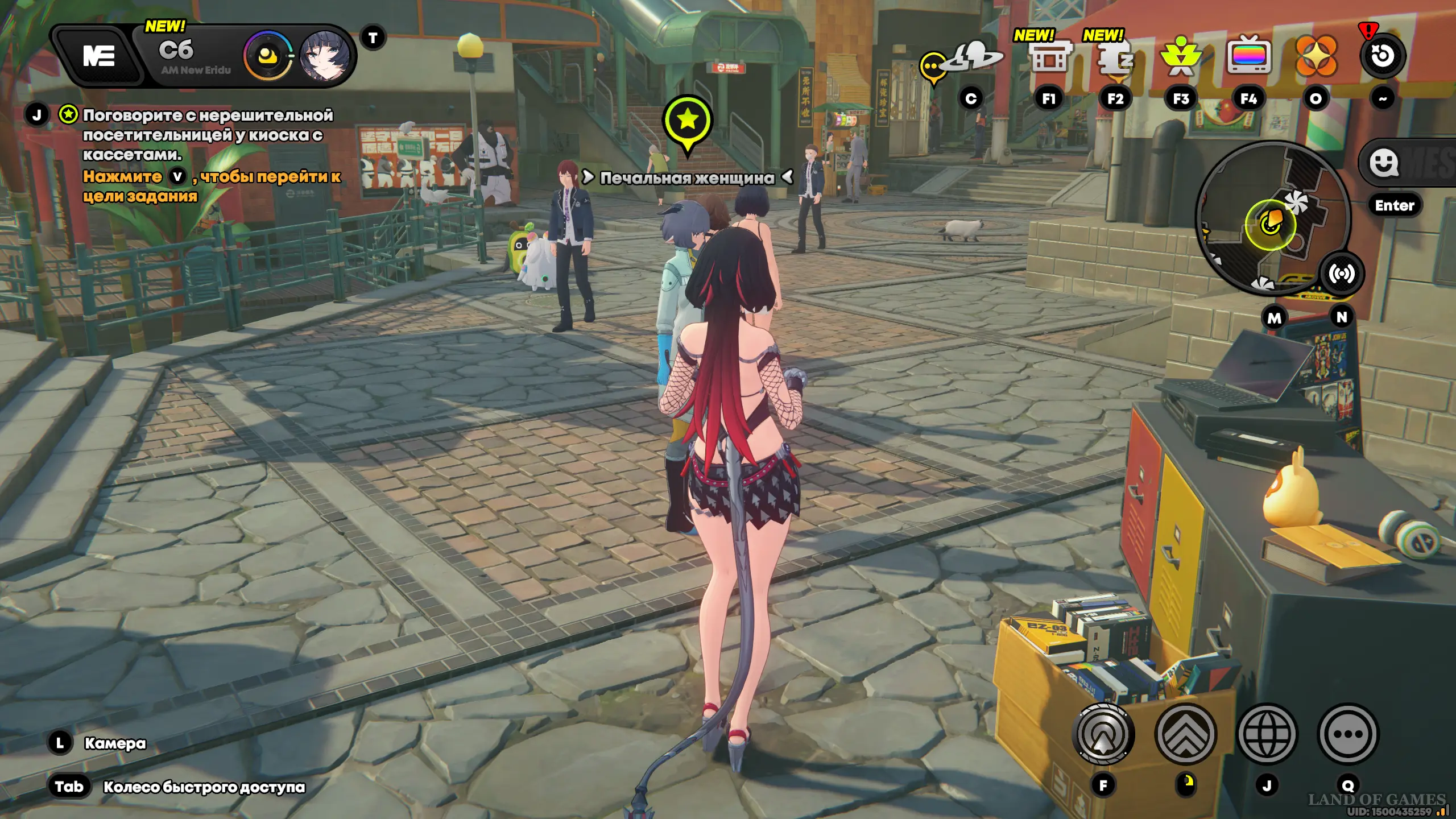Open the smiley chat bubble button
This screenshot has height=819, width=1456.
coord(1384,163)
